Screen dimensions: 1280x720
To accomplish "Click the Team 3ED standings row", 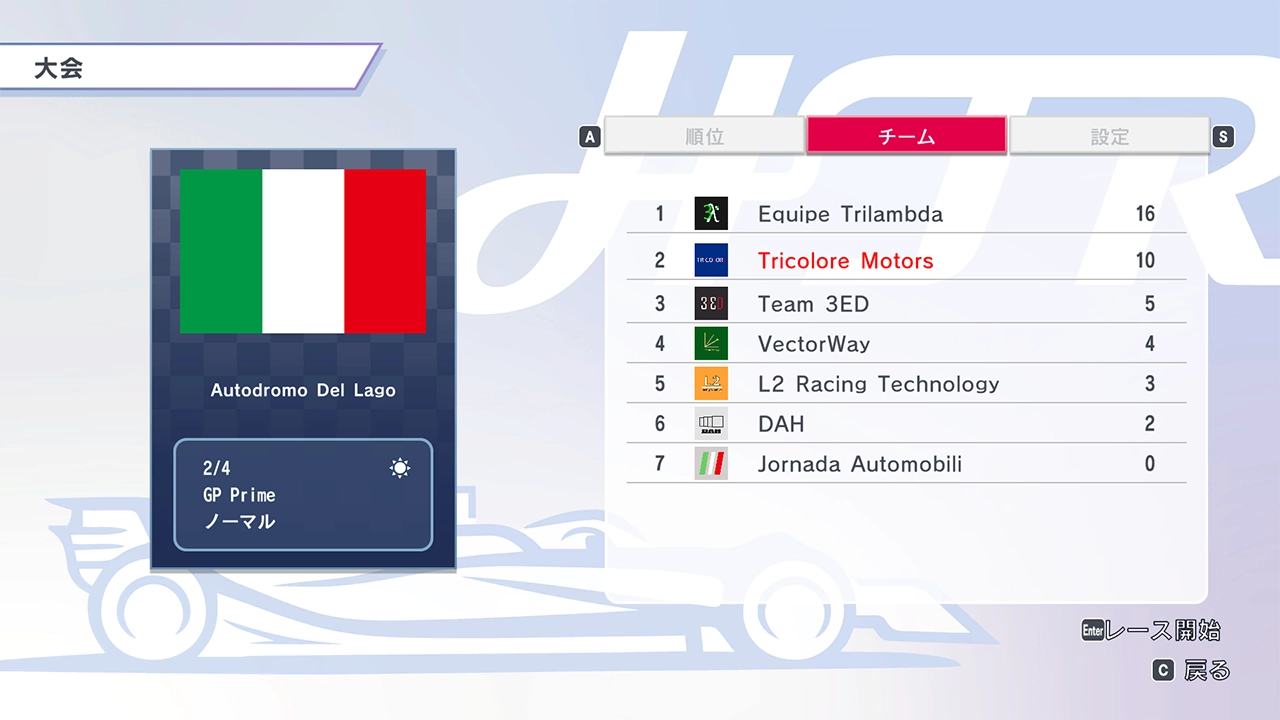I will point(906,304).
